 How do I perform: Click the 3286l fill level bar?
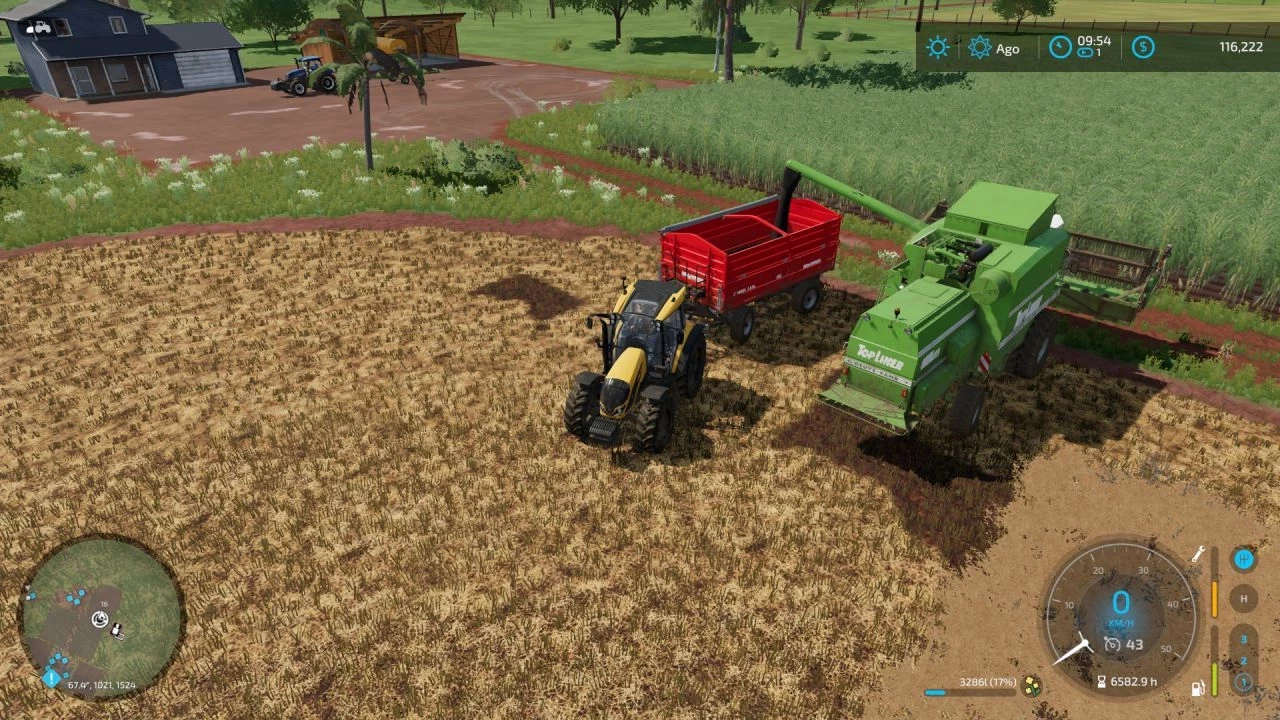coord(968,691)
